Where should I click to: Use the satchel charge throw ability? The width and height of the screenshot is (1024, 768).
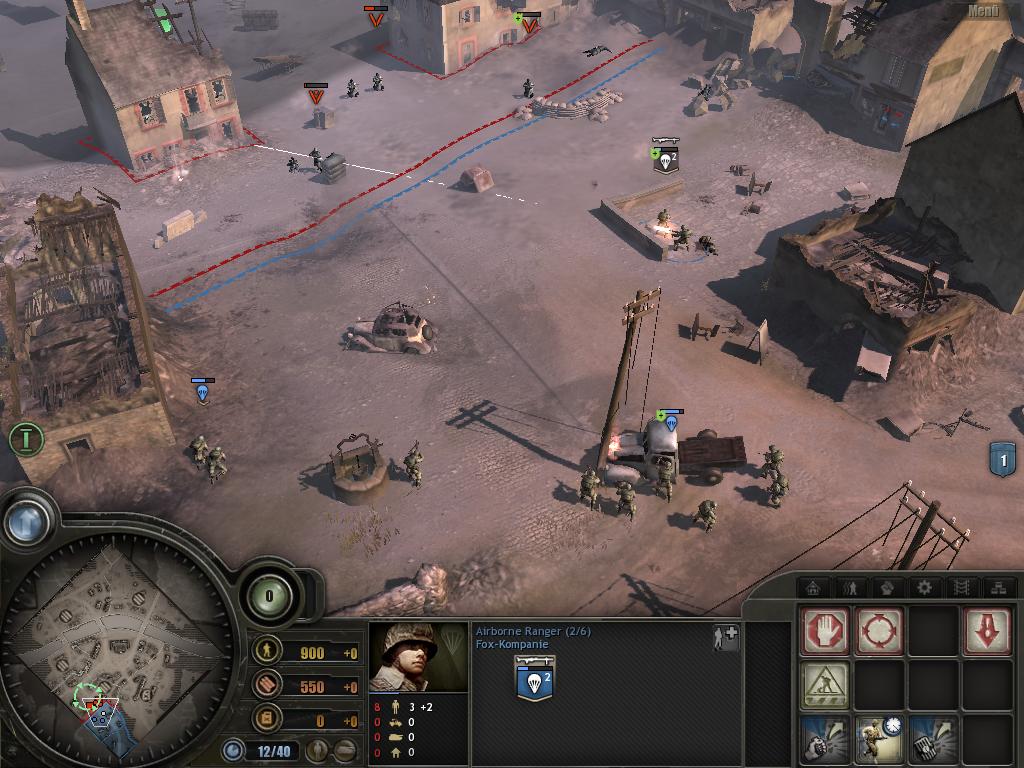[933, 740]
